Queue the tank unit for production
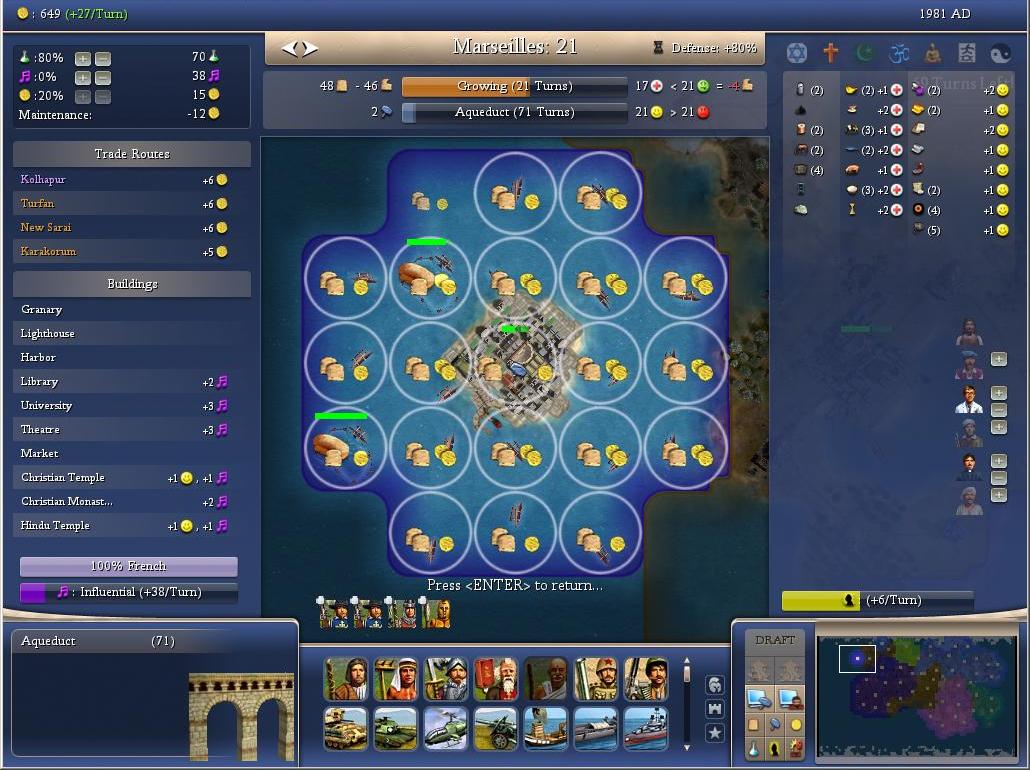The image size is (1030, 770). [x=346, y=728]
